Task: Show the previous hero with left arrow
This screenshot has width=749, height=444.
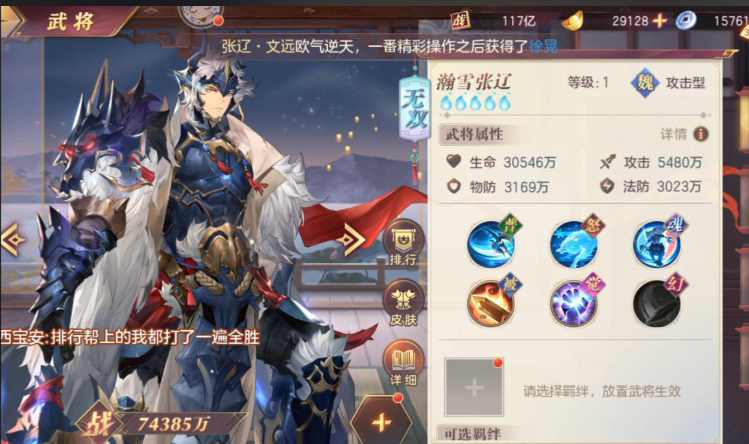Action: point(13,239)
